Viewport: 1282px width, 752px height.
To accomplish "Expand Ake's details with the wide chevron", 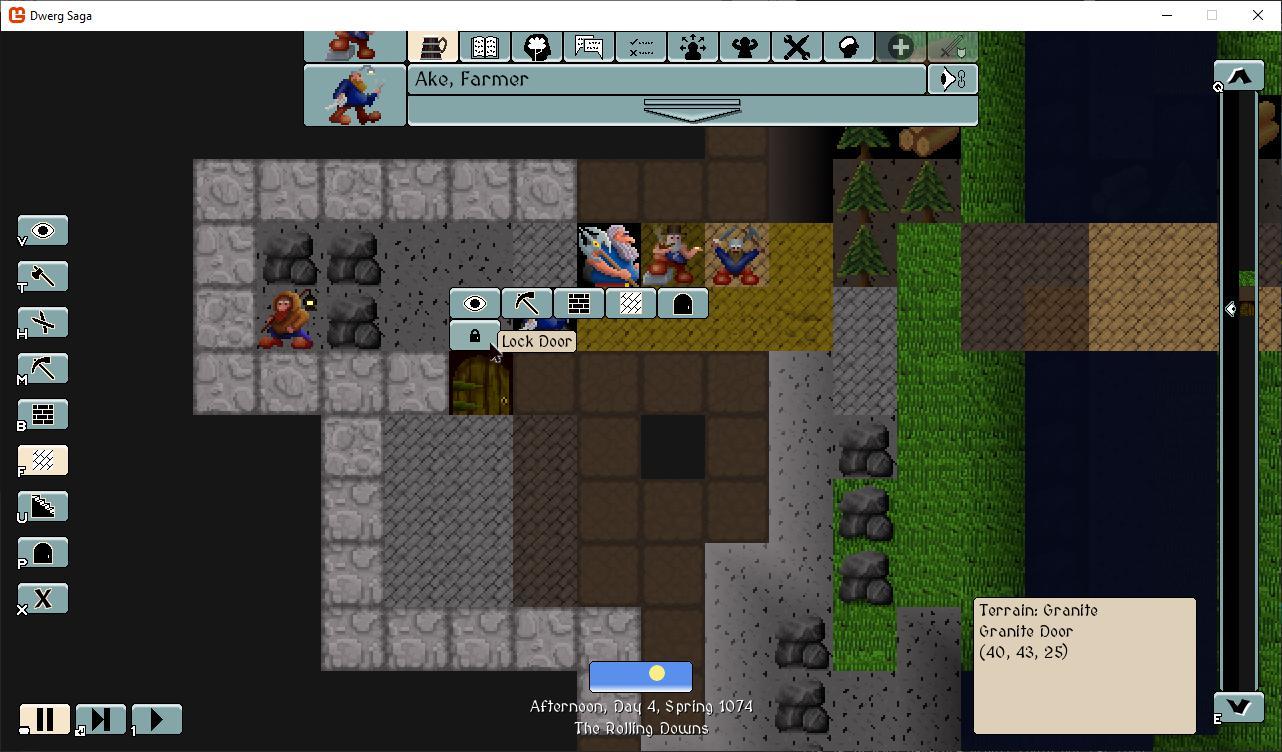I will 692,110.
